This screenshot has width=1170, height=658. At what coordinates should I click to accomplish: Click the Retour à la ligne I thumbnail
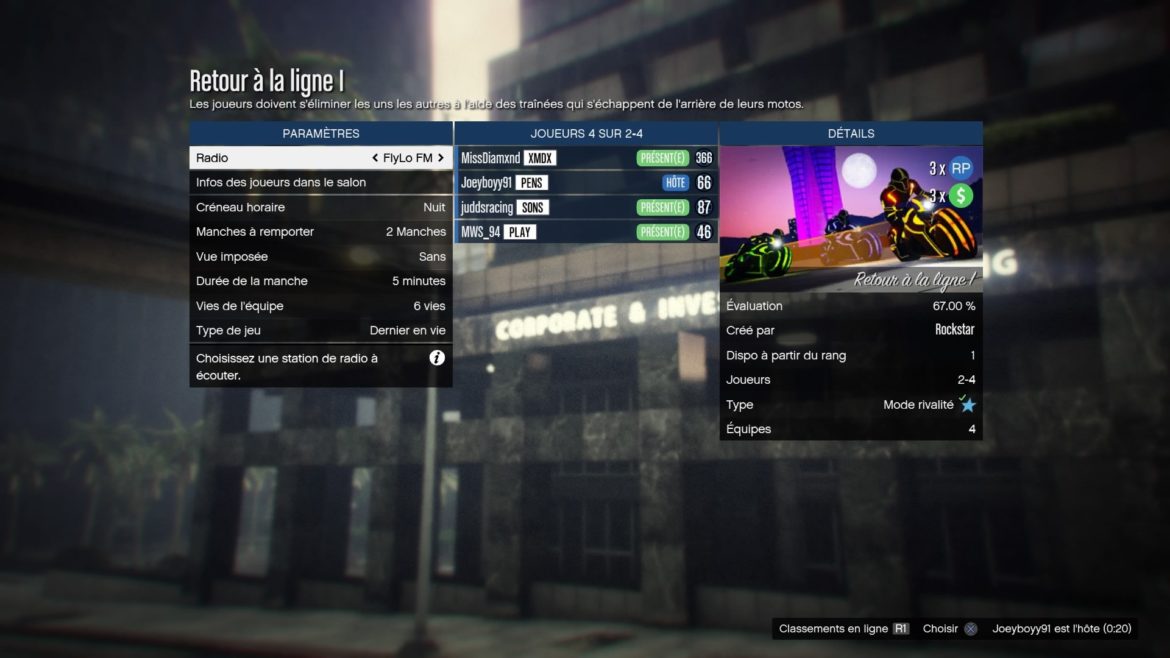pyautogui.click(x=850, y=219)
